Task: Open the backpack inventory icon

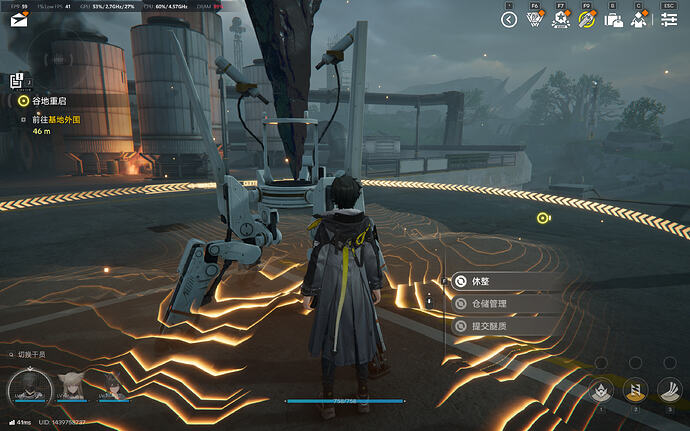Action: click(x=614, y=19)
